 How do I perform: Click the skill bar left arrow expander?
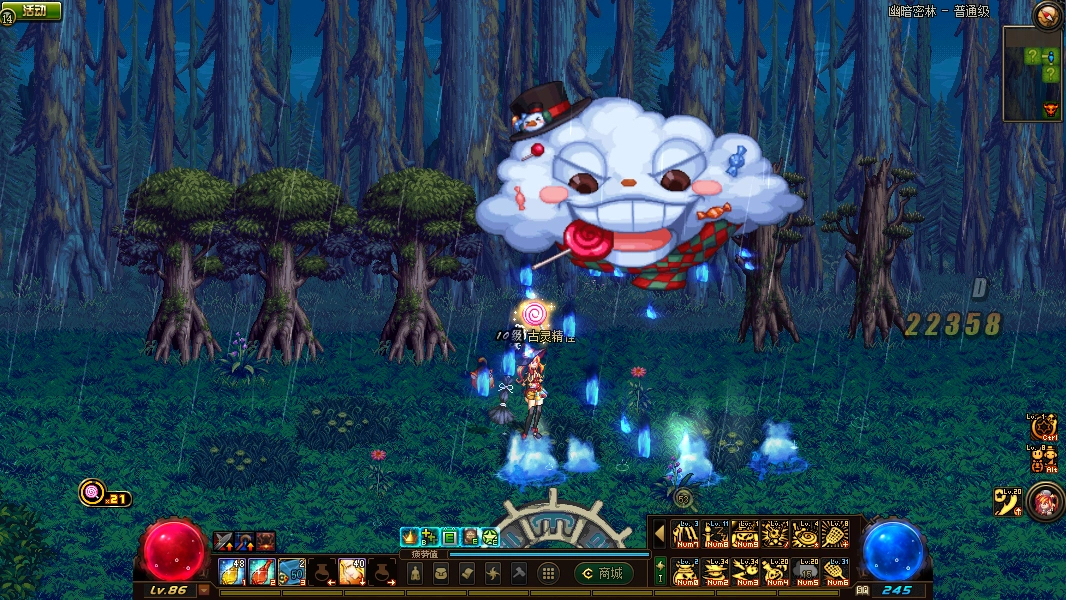tap(659, 534)
